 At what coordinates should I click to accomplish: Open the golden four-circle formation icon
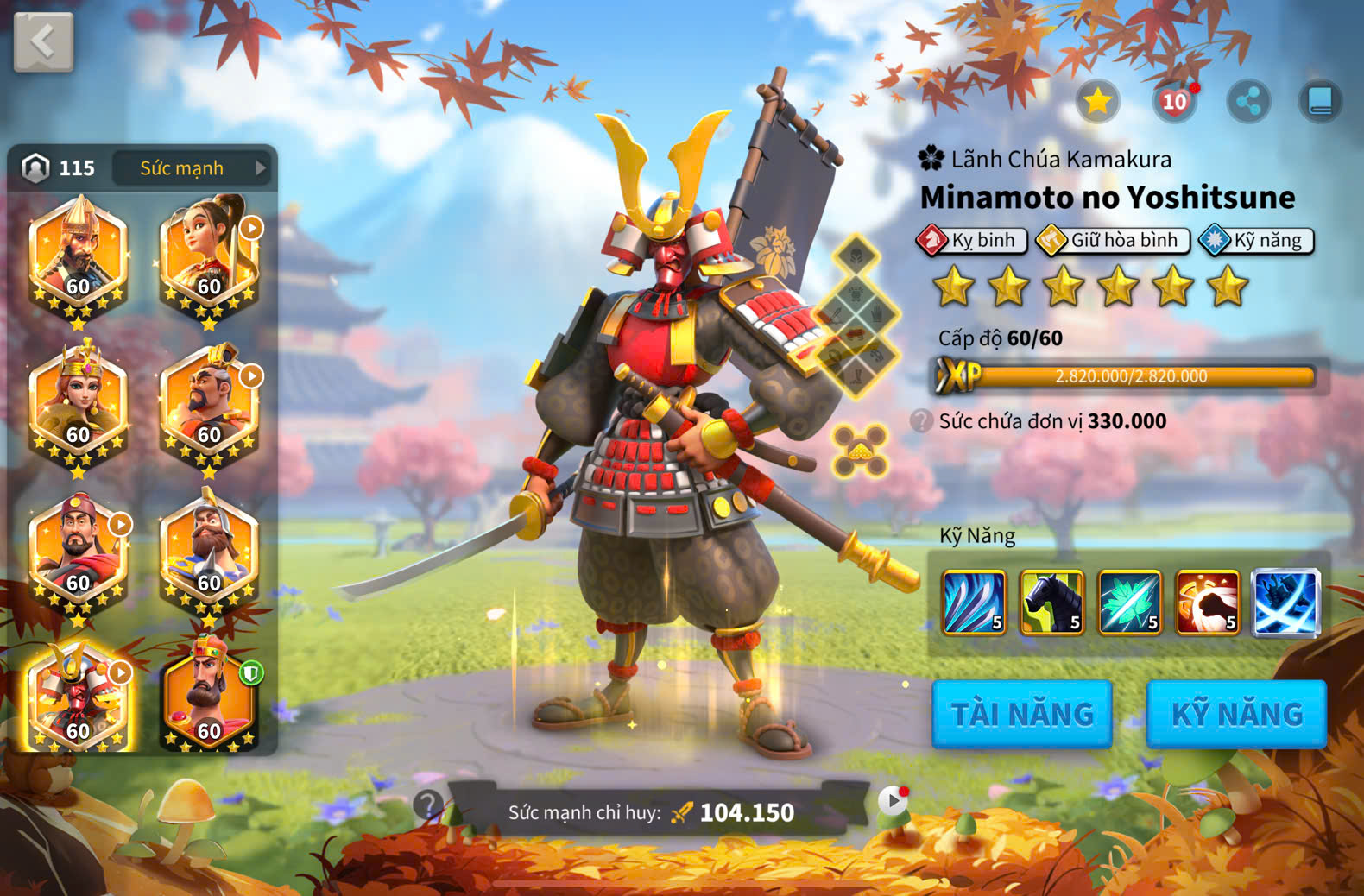click(x=860, y=451)
